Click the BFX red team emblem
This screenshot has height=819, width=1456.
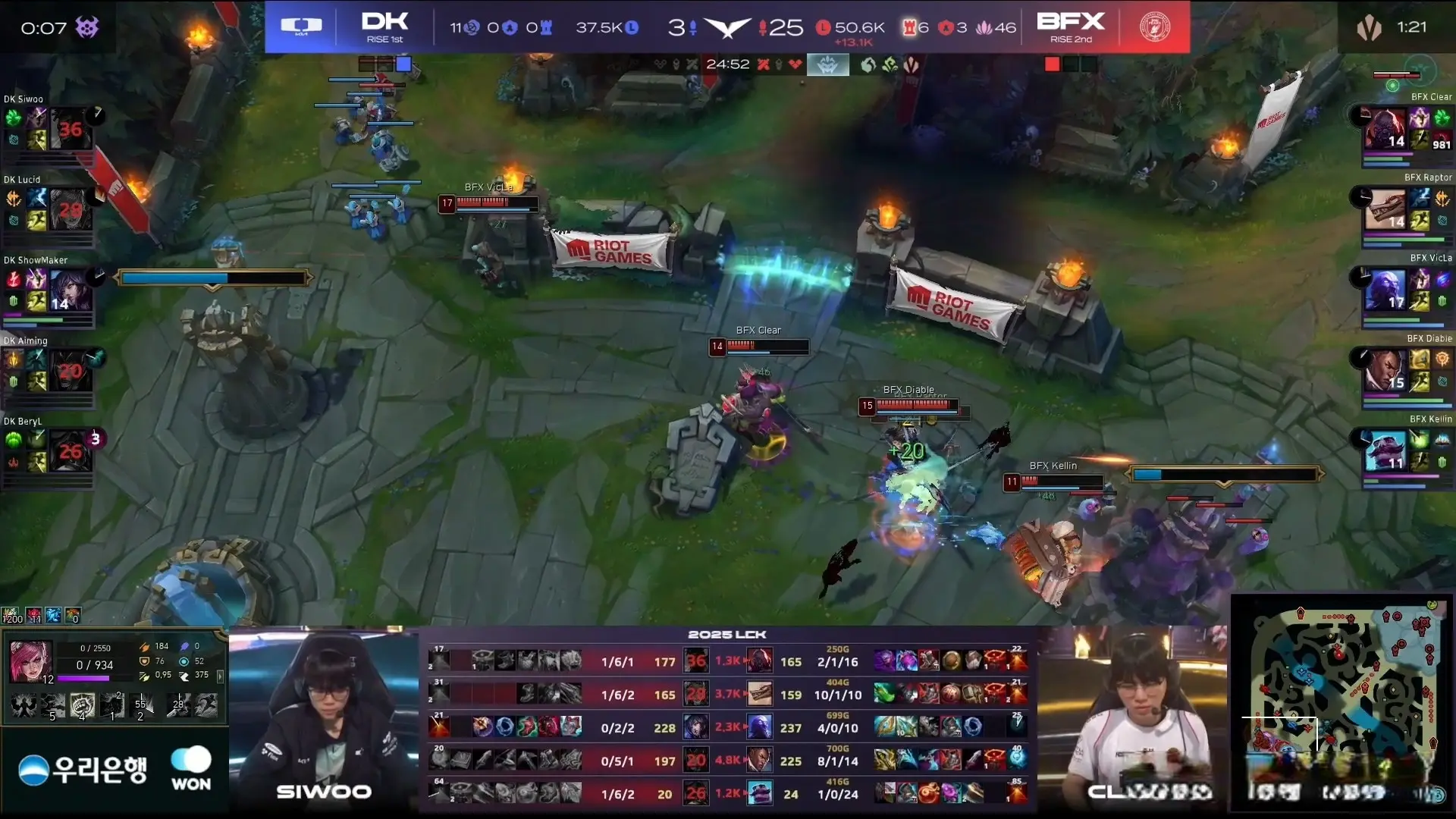click(1154, 27)
